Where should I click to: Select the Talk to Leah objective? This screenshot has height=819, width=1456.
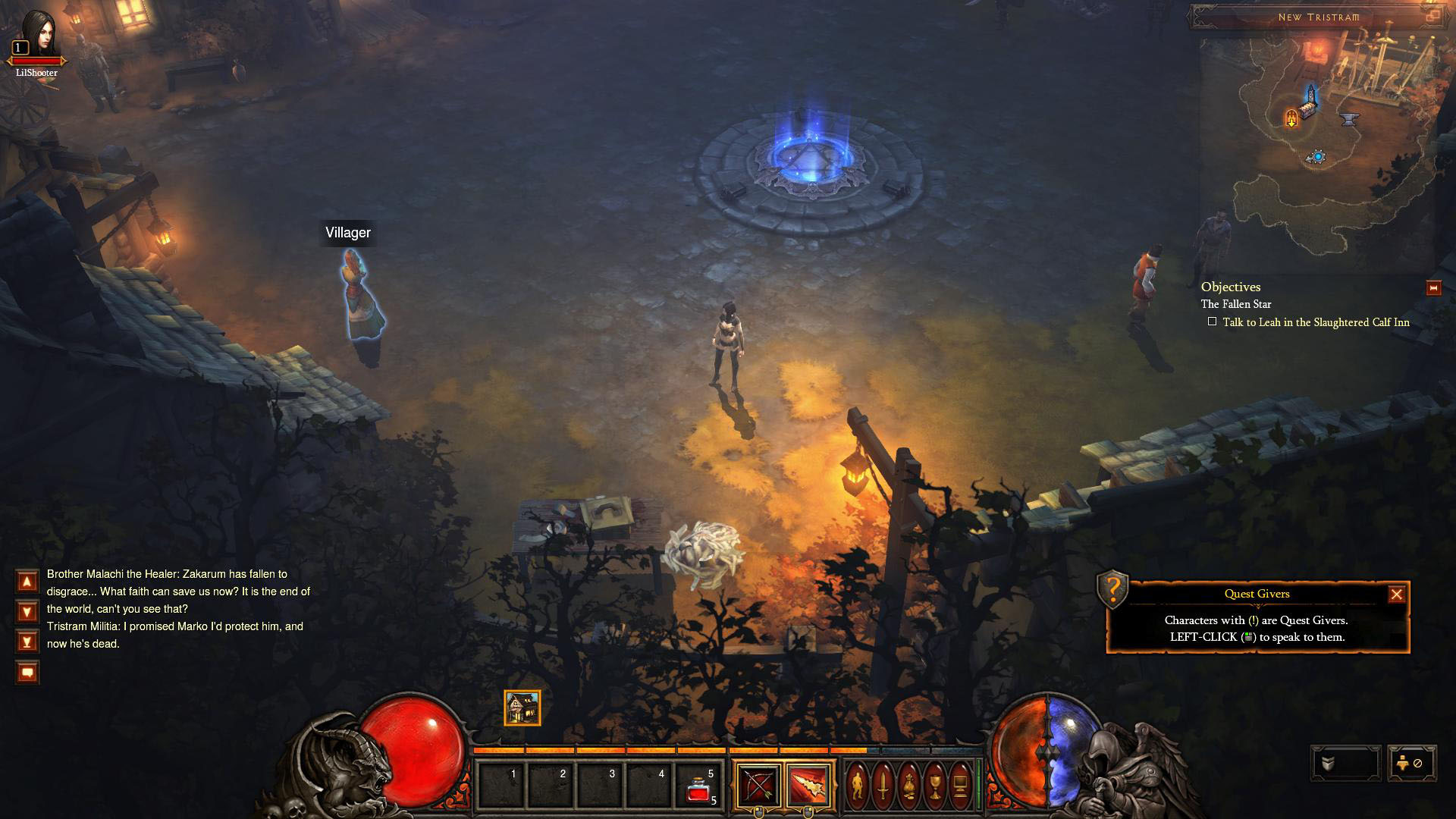click(x=1316, y=322)
